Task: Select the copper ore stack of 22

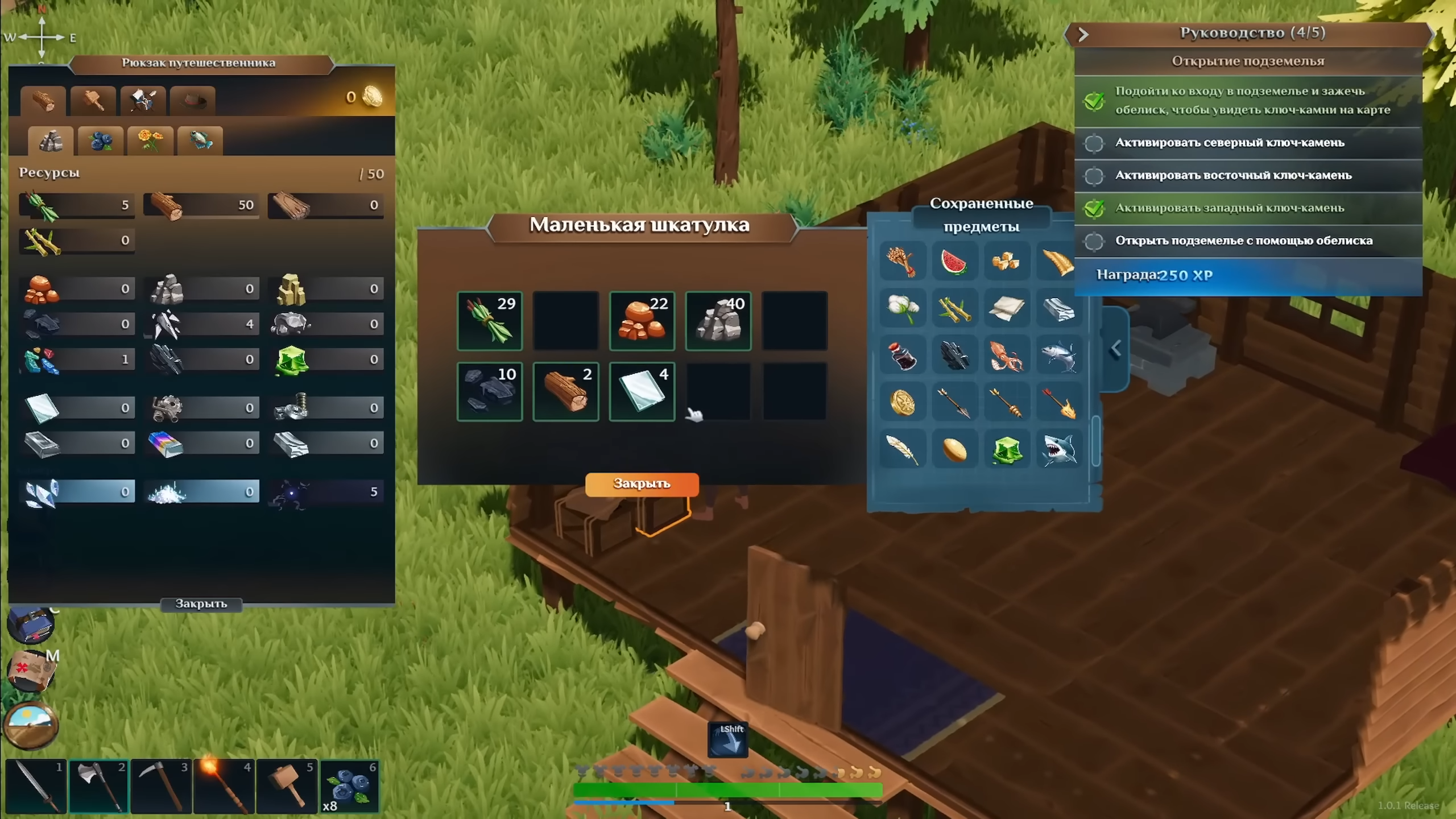Action: coord(642,321)
